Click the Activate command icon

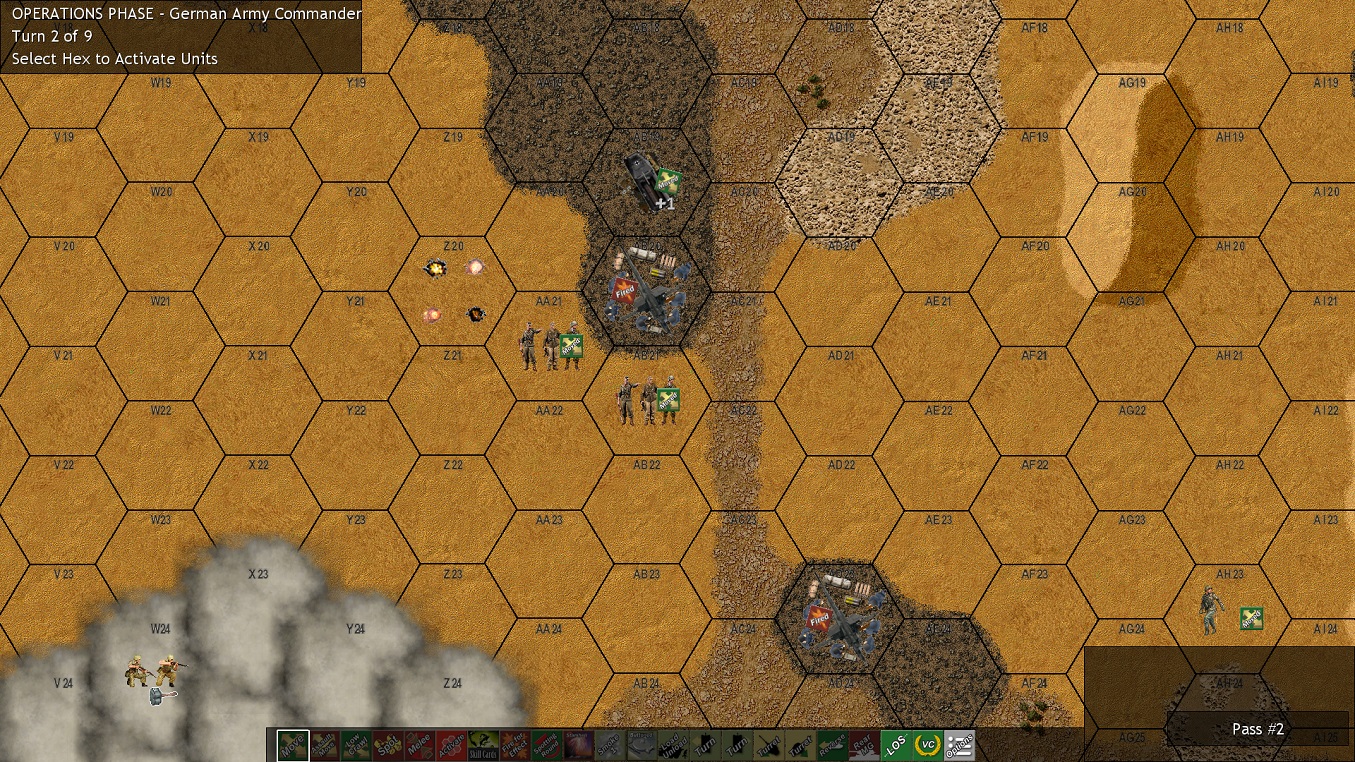[x=453, y=744]
